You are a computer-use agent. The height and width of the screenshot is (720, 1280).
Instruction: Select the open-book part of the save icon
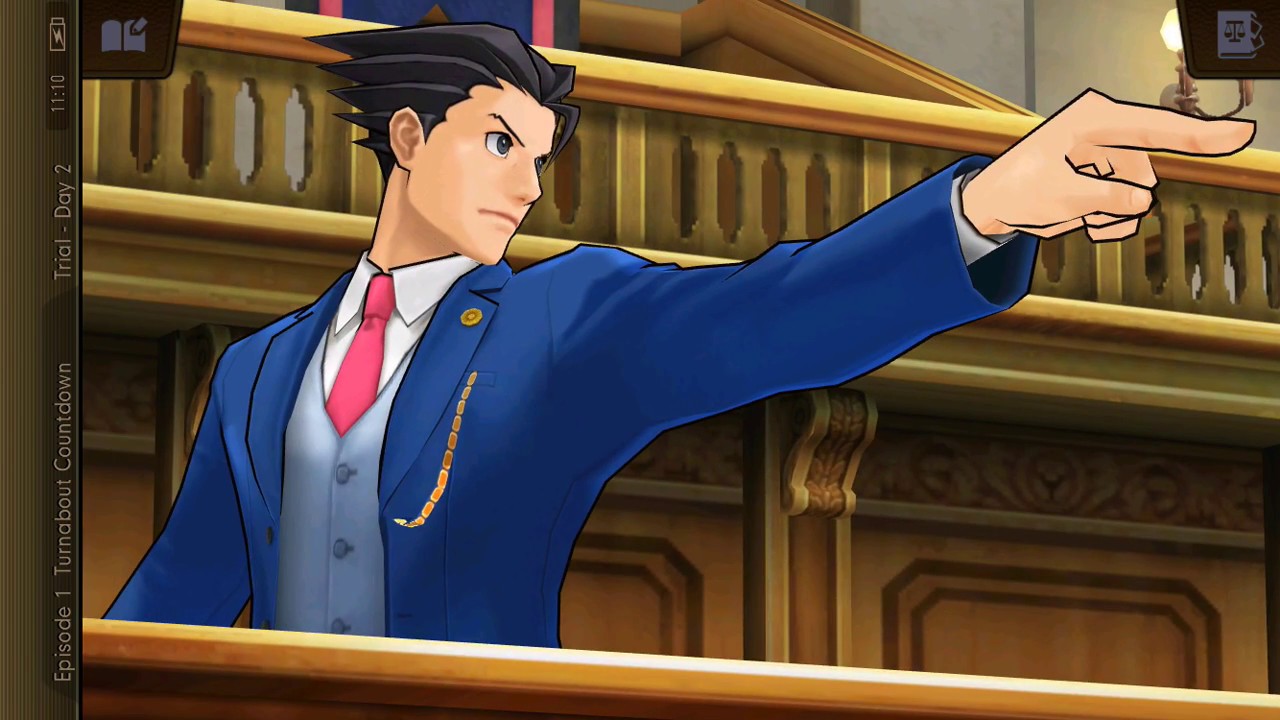(113, 38)
